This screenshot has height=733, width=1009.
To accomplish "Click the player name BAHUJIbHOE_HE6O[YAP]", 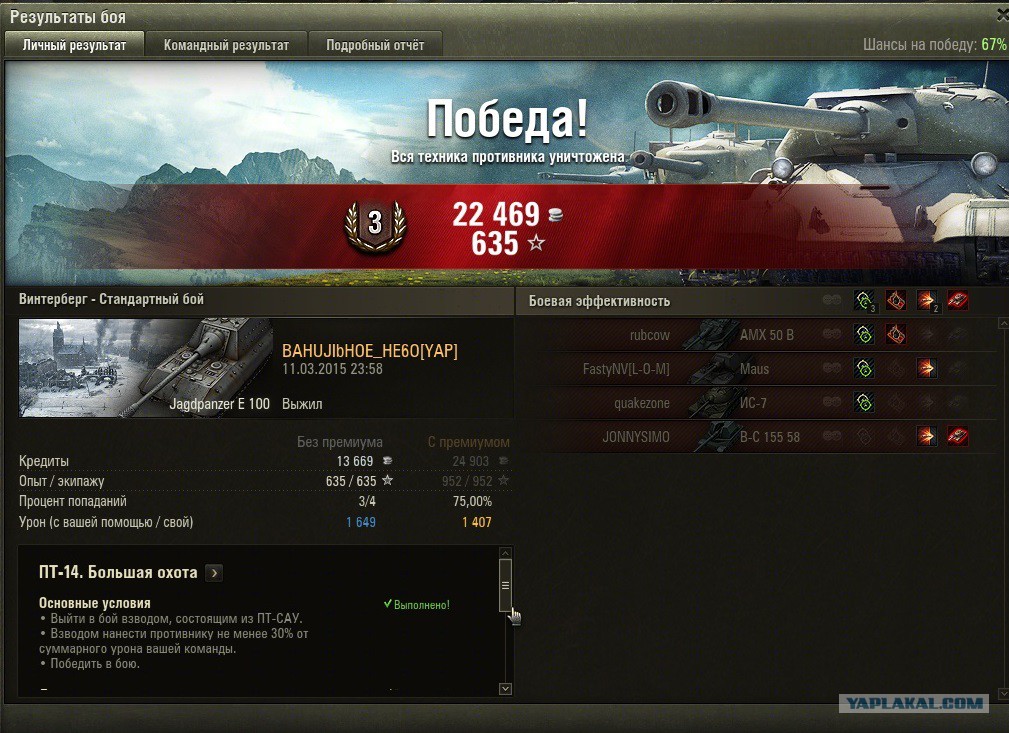I will tap(370, 350).
